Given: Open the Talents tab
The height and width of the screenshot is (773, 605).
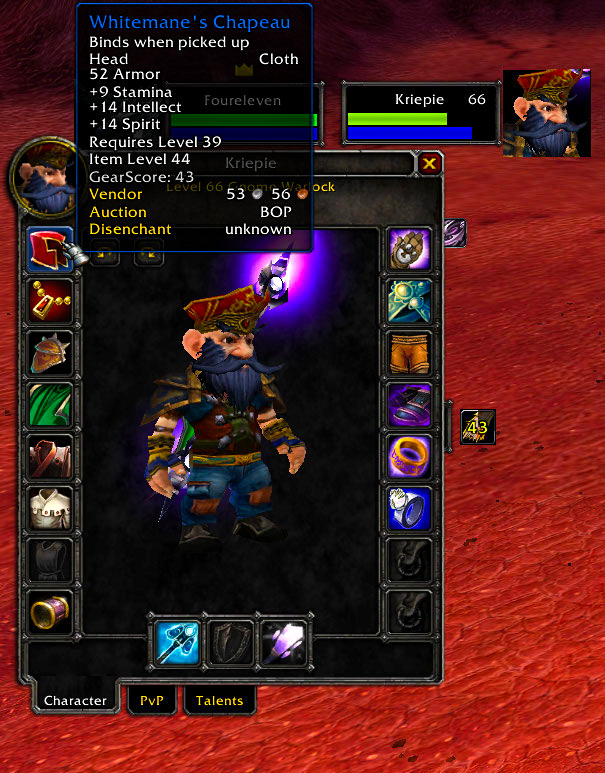Looking at the screenshot, I should [219, 700].
